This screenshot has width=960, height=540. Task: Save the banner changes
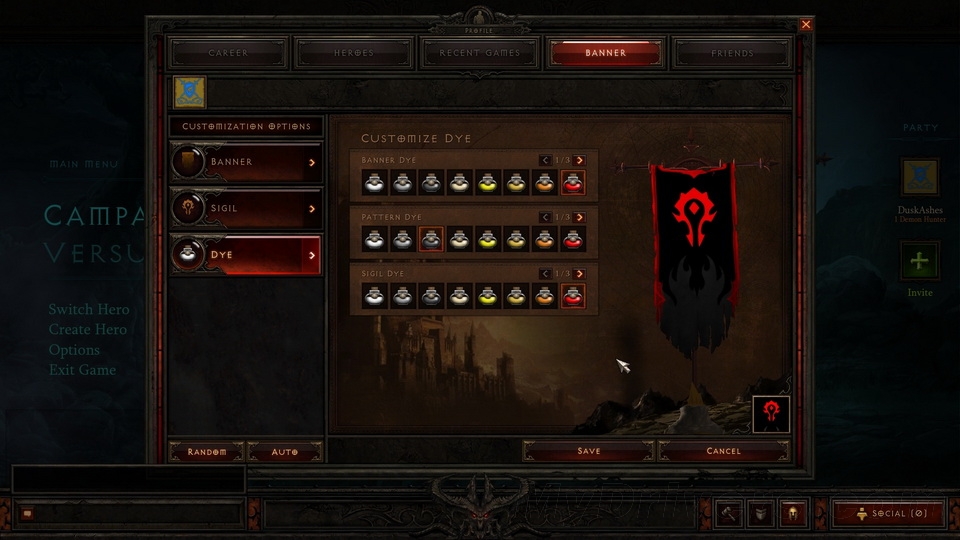tap(589, 452)
